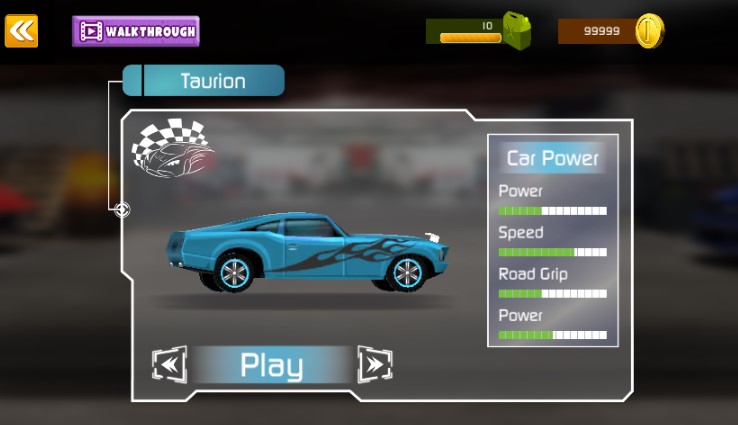Go back with the yellow double-arrow button

click(21, 31)
